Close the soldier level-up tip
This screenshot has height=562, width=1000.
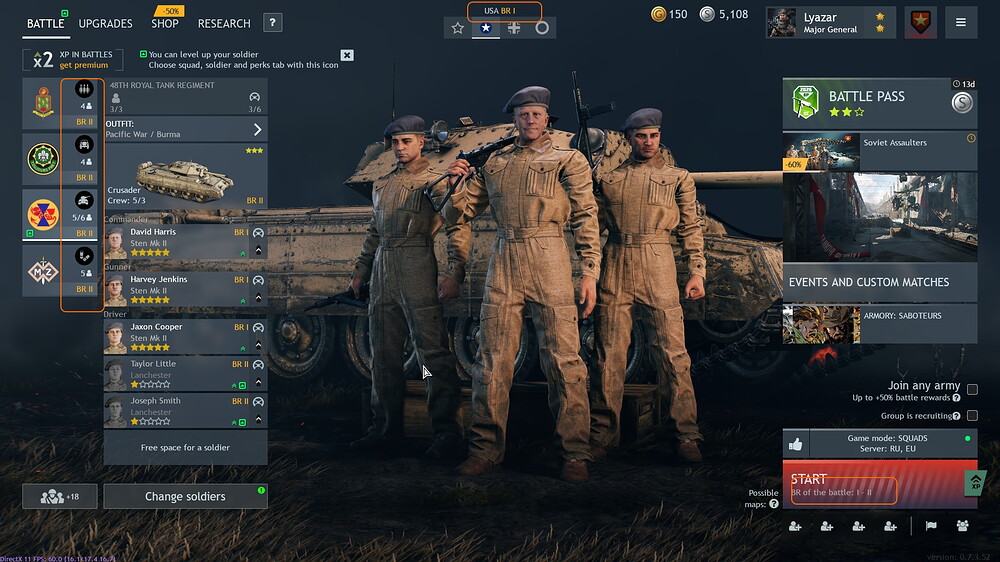pos(347,55)
